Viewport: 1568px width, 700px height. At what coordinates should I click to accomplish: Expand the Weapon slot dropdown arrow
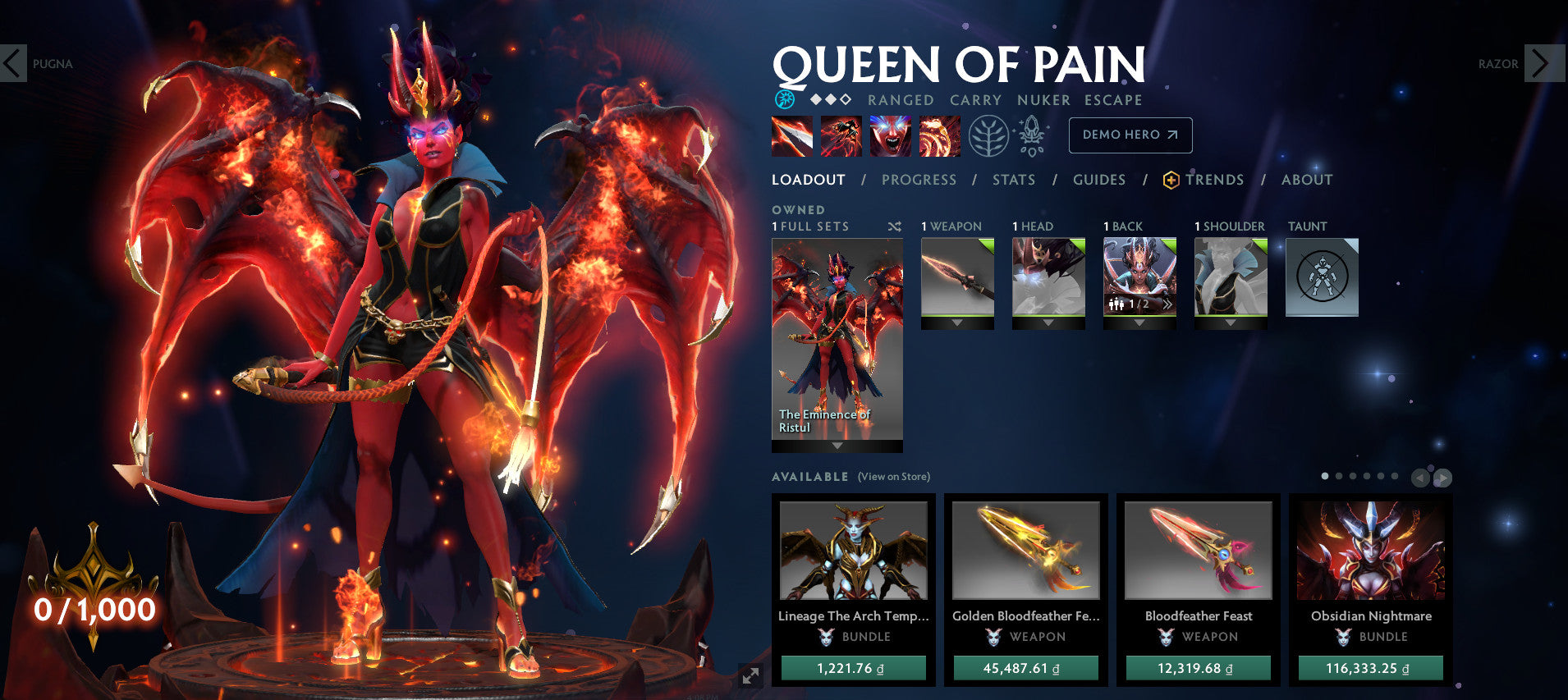pyautogui.click(x=957, y=323)
